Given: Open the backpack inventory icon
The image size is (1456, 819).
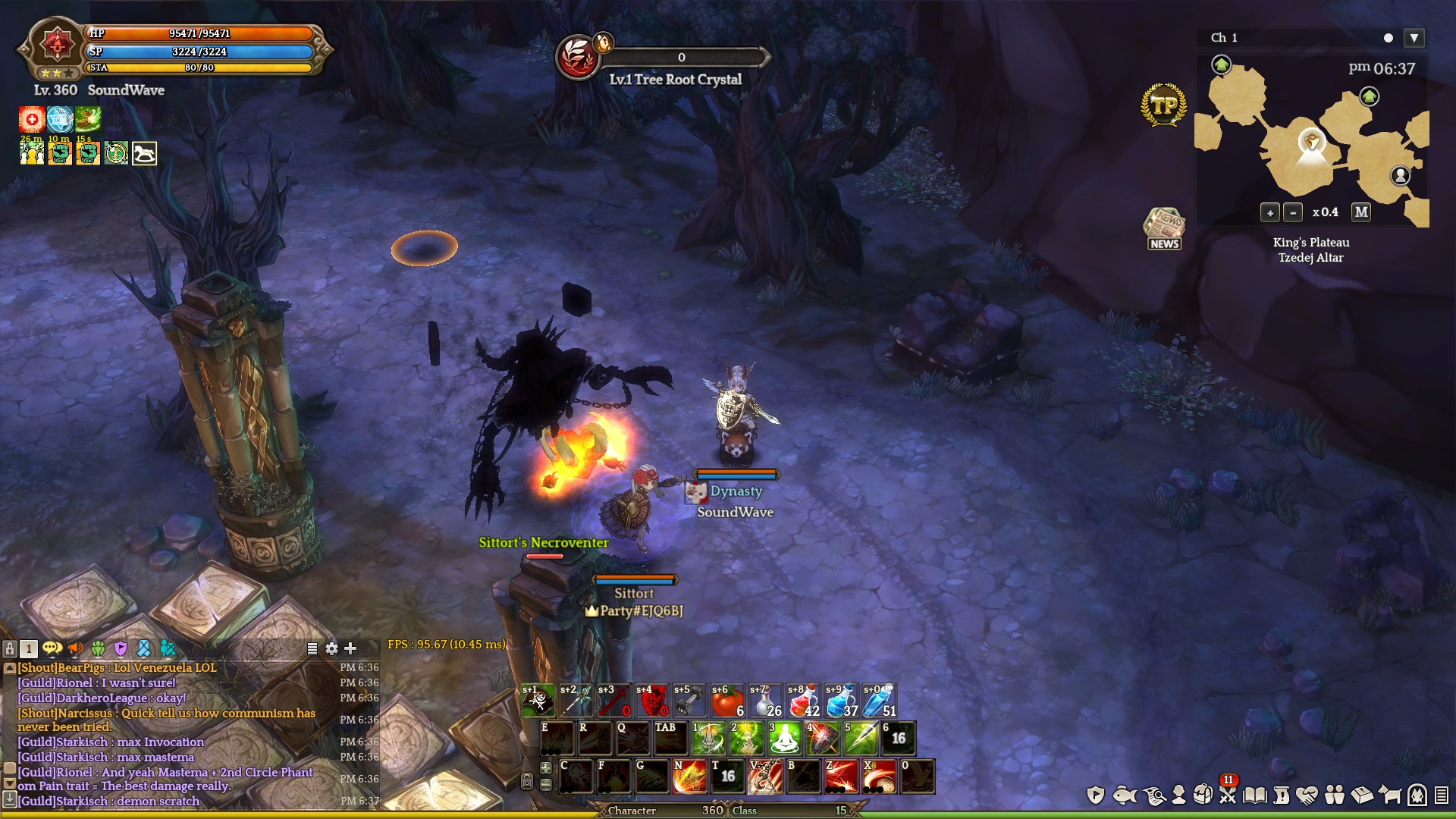Looking at the screenshot, I should (x=1203, y=795).
